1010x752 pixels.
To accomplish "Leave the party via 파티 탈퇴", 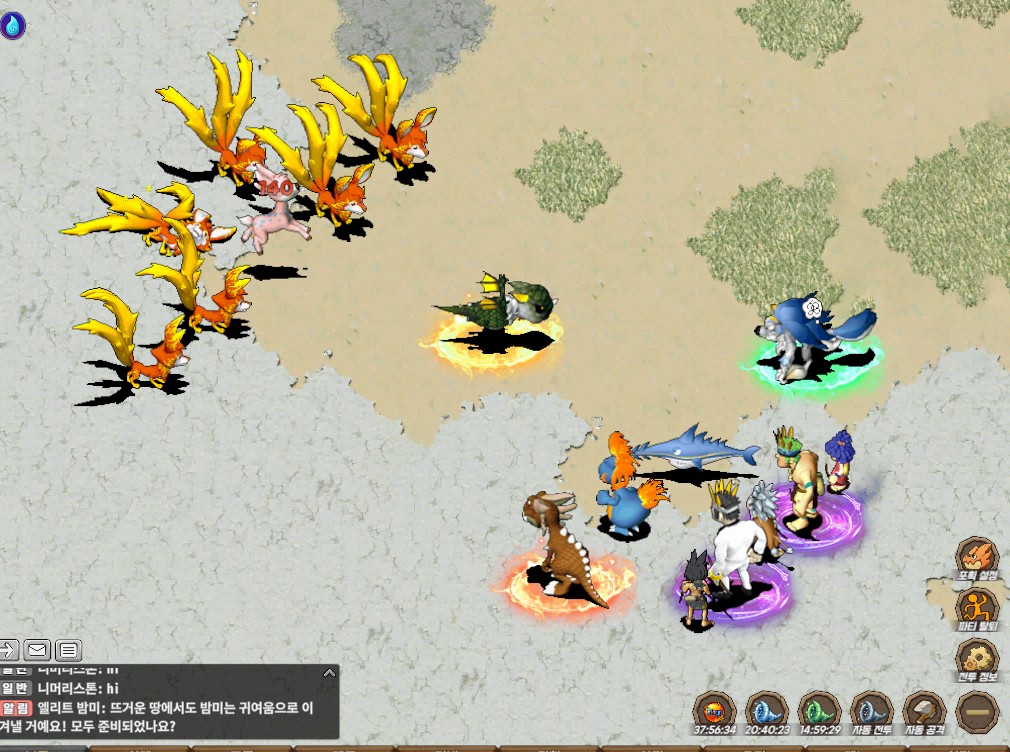I will [976, 606].
